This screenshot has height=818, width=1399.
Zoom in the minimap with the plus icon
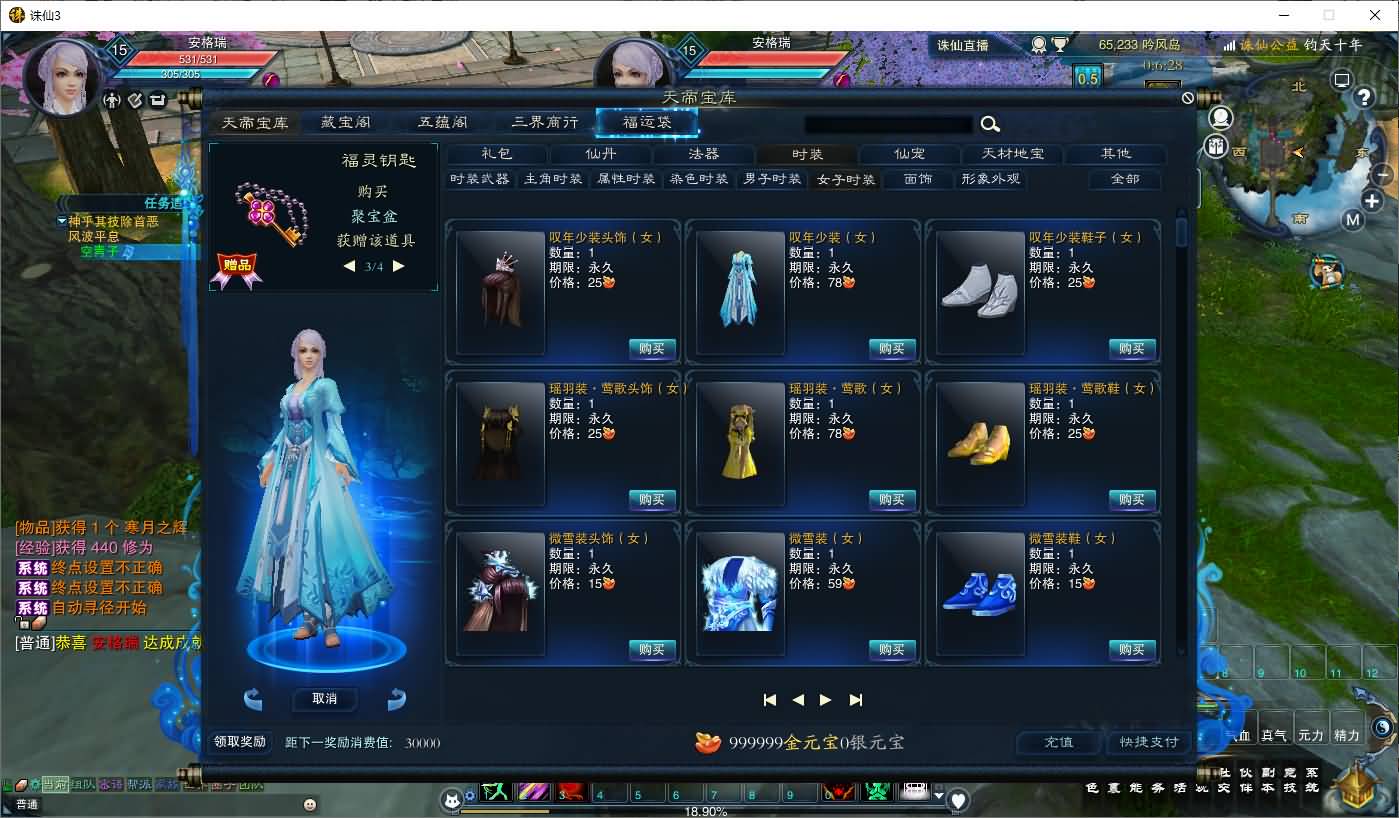1372,200
